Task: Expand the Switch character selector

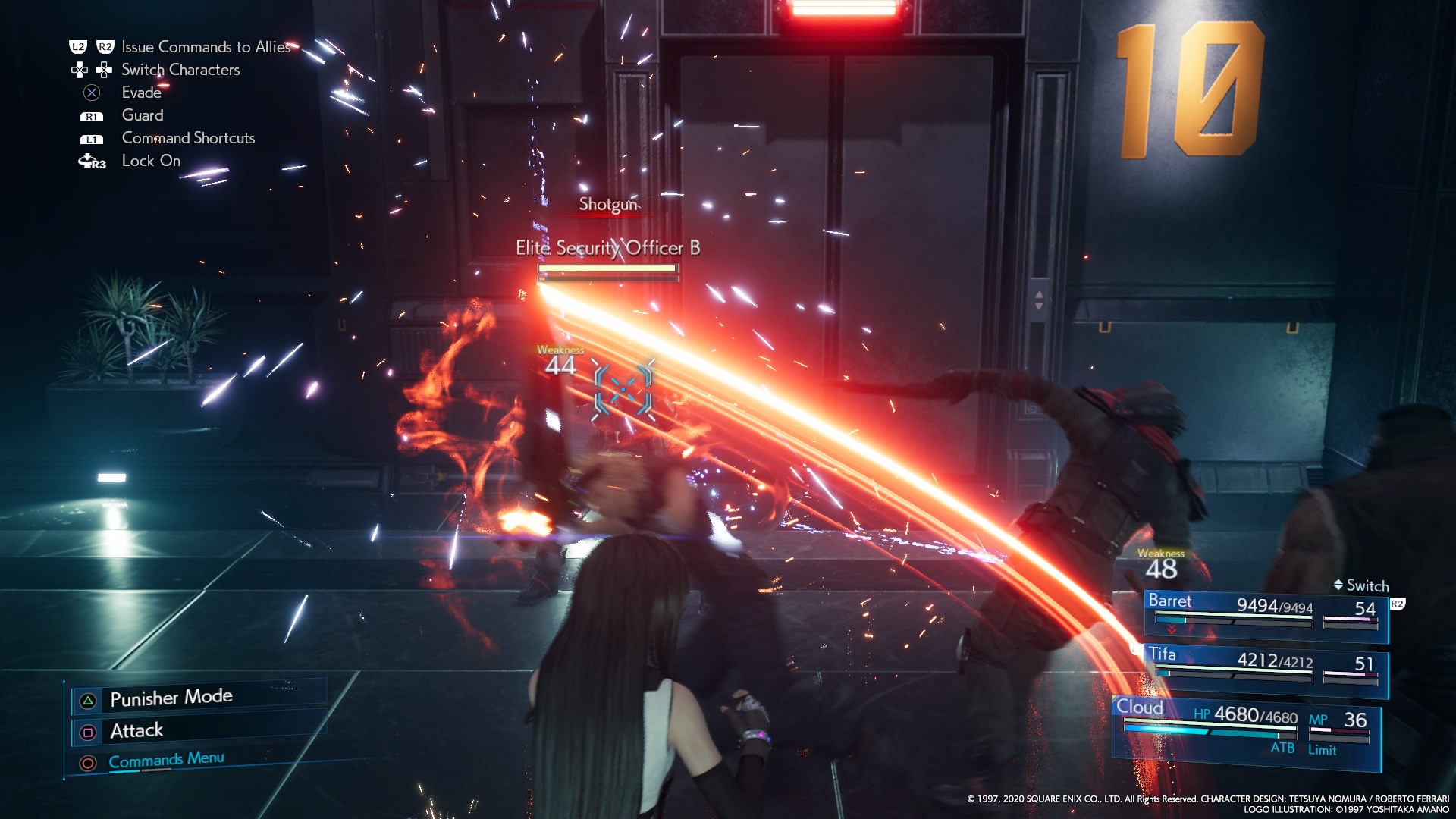Action: [x=1361, y=586]
